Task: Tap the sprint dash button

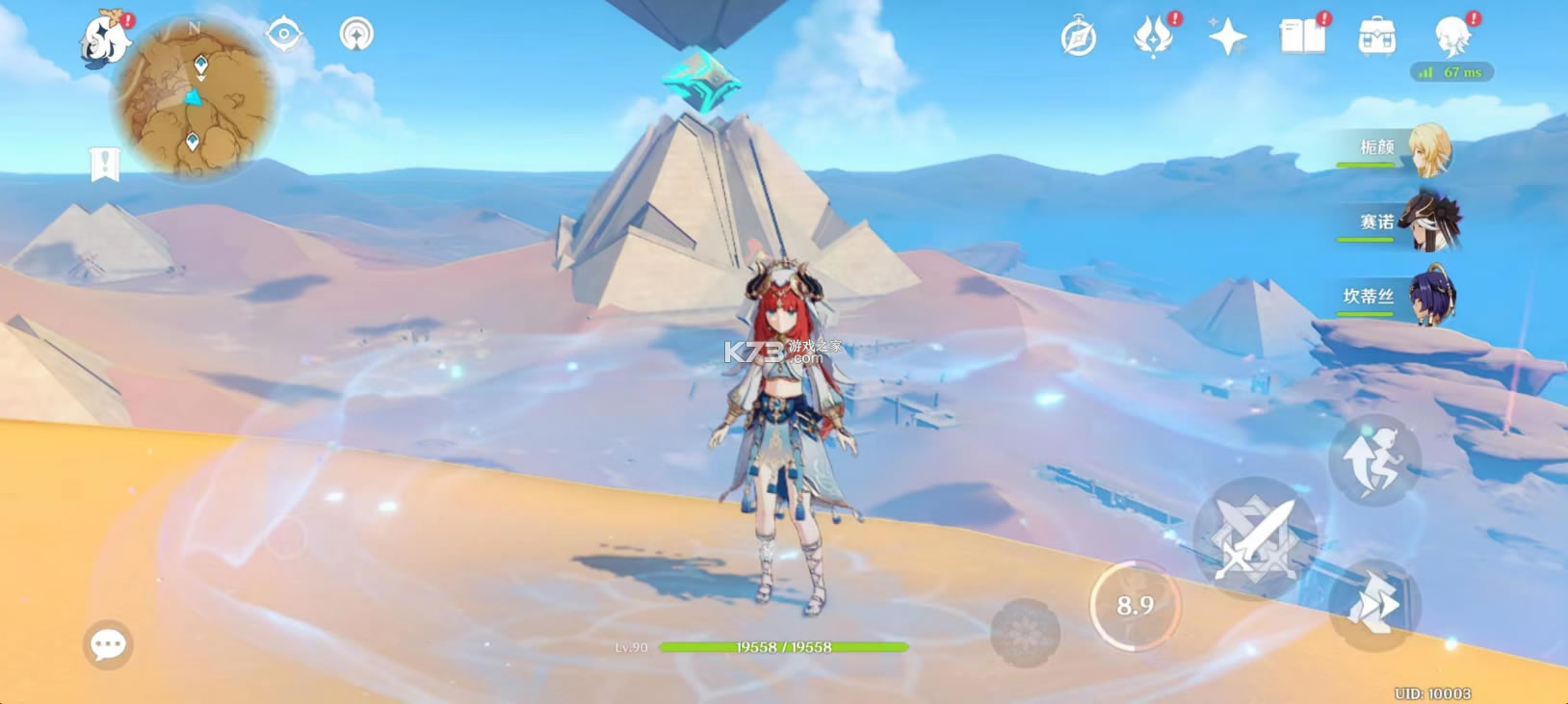Action: tap(1374, 605)
